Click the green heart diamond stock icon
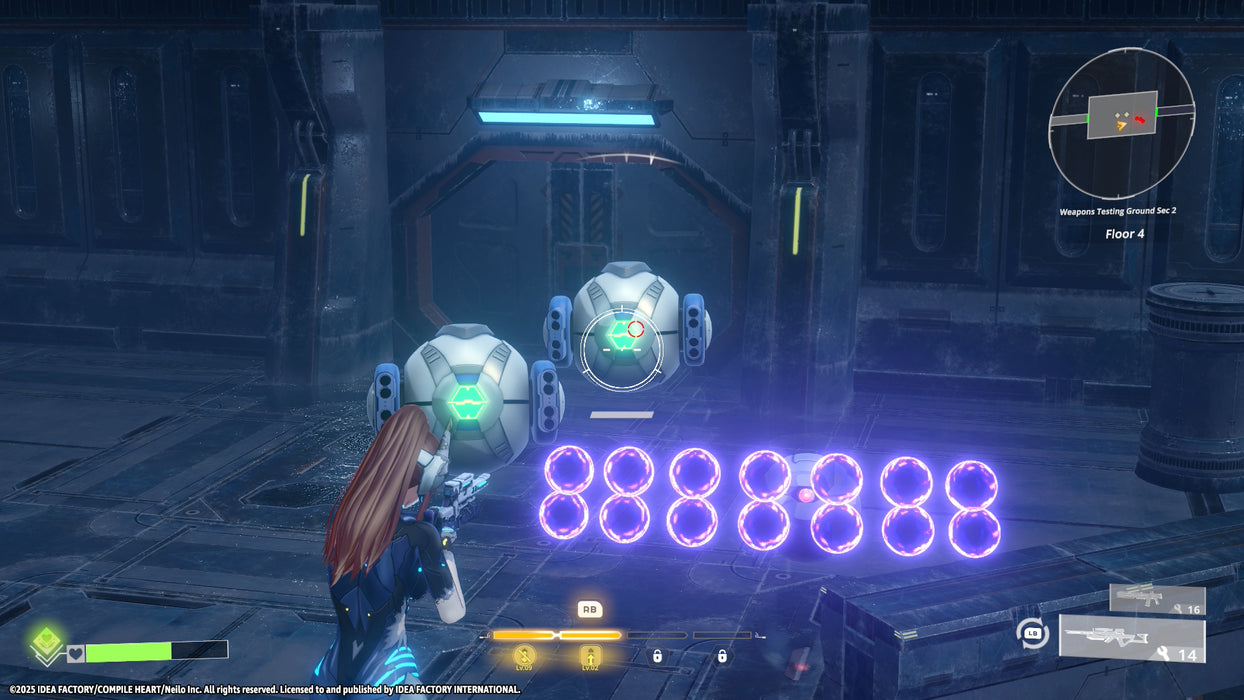 44,644
